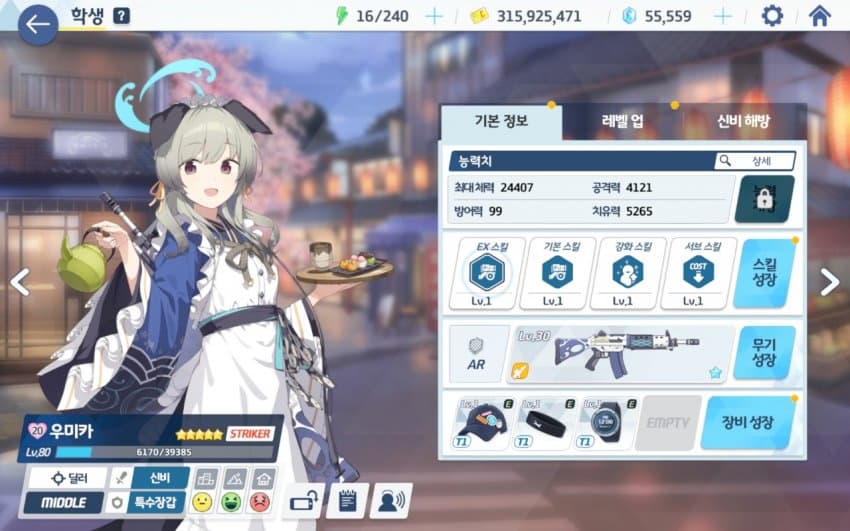Select the 기본 정보 tab

500,122
